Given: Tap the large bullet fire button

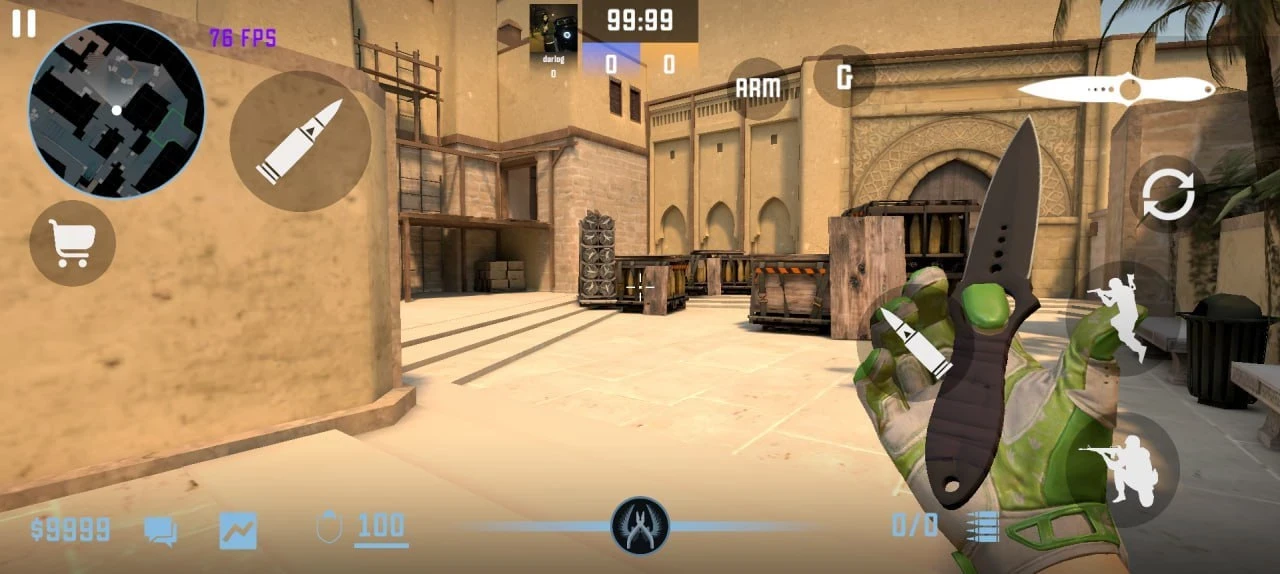Looking at the screenshot, I should [x=300, y=141].
